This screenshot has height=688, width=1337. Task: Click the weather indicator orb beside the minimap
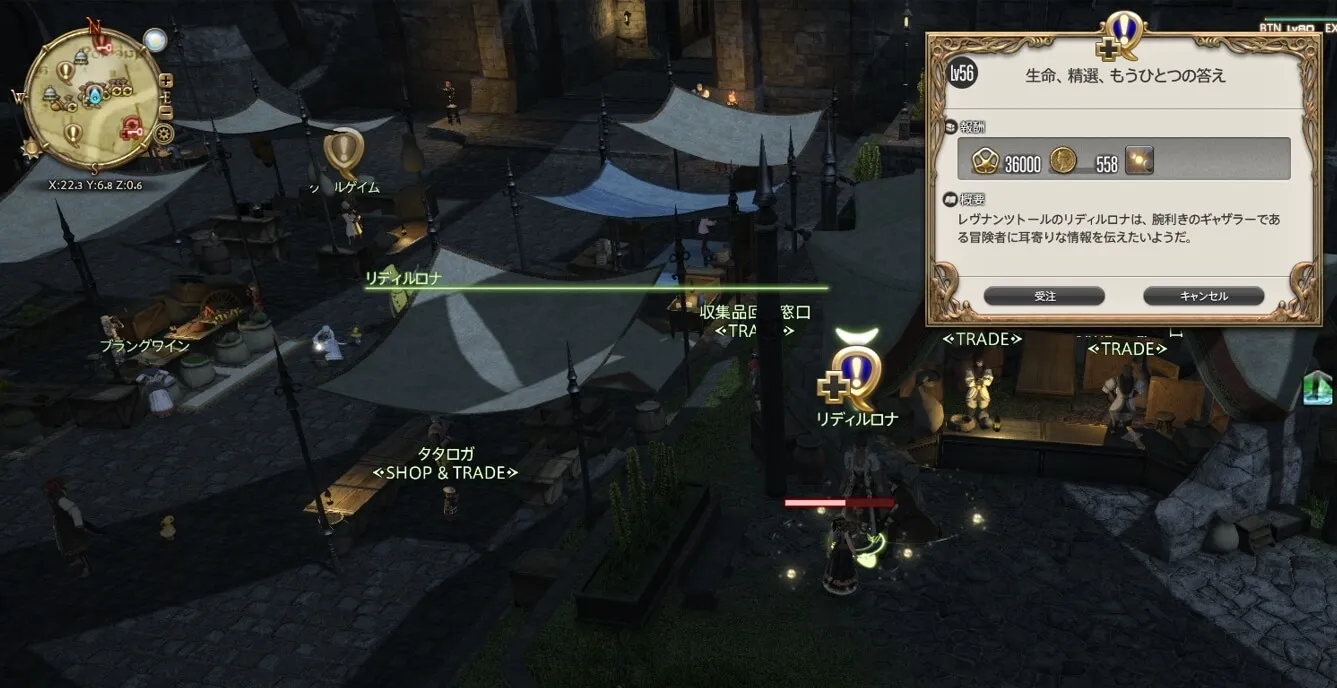[x=155, y=39]
